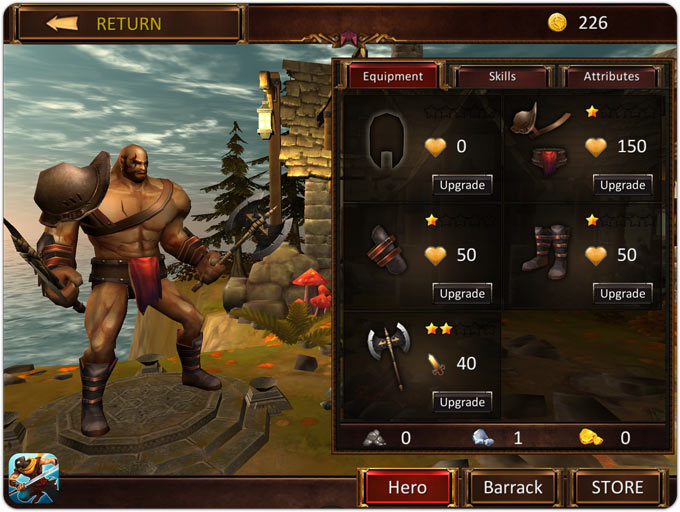Upgrade the double-bladed battle axe
Screen dimensions: 680x512
click(x=462, y=402)
